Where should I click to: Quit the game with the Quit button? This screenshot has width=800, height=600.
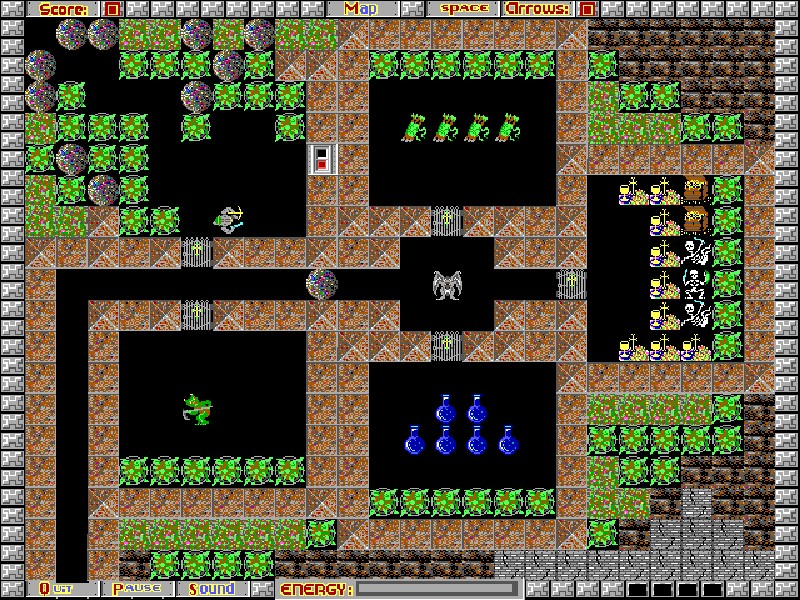tap(62, 589)
